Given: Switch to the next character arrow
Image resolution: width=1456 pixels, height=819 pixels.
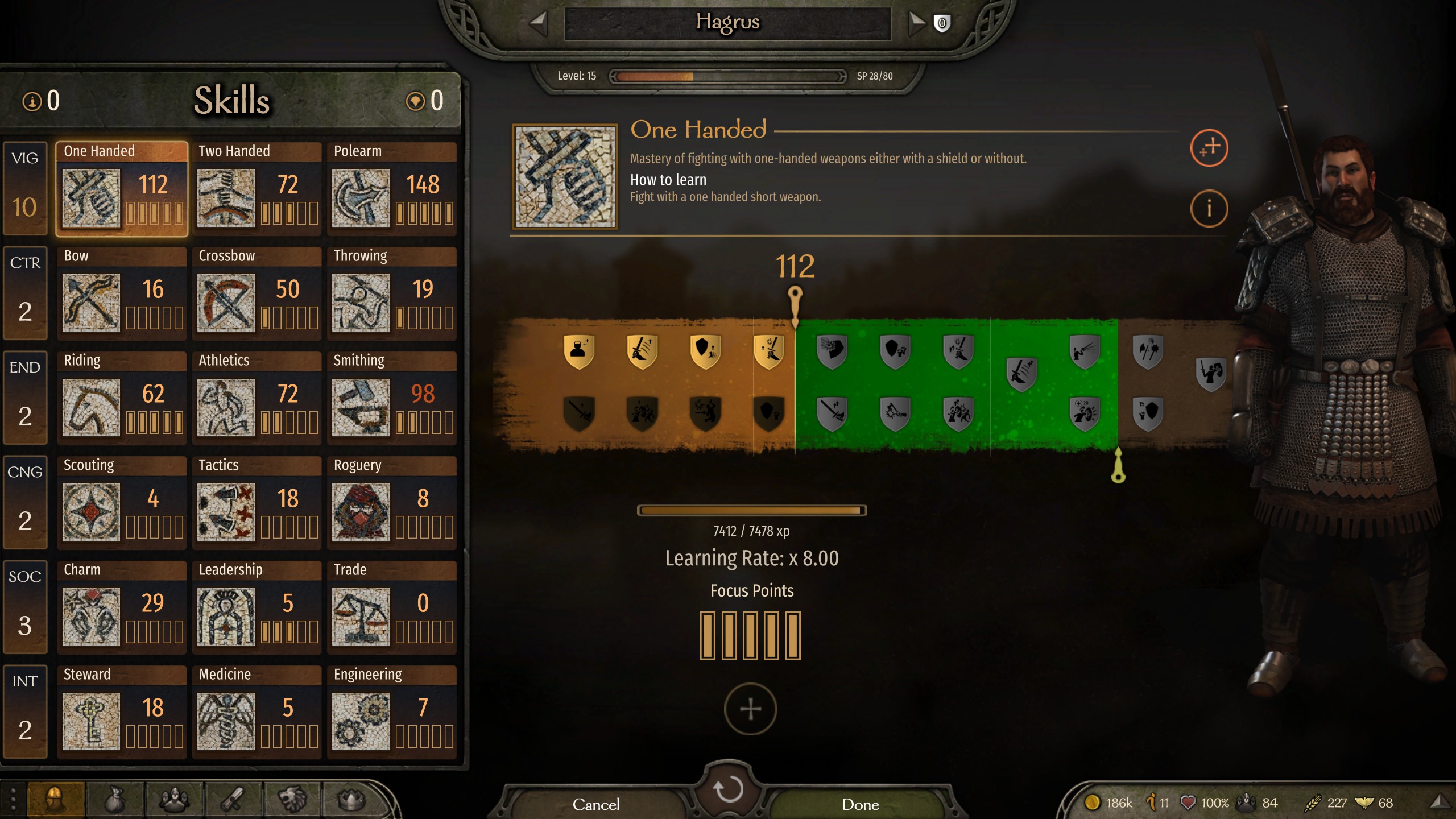Looking at the screenshot, I should (x=916, y=23).
